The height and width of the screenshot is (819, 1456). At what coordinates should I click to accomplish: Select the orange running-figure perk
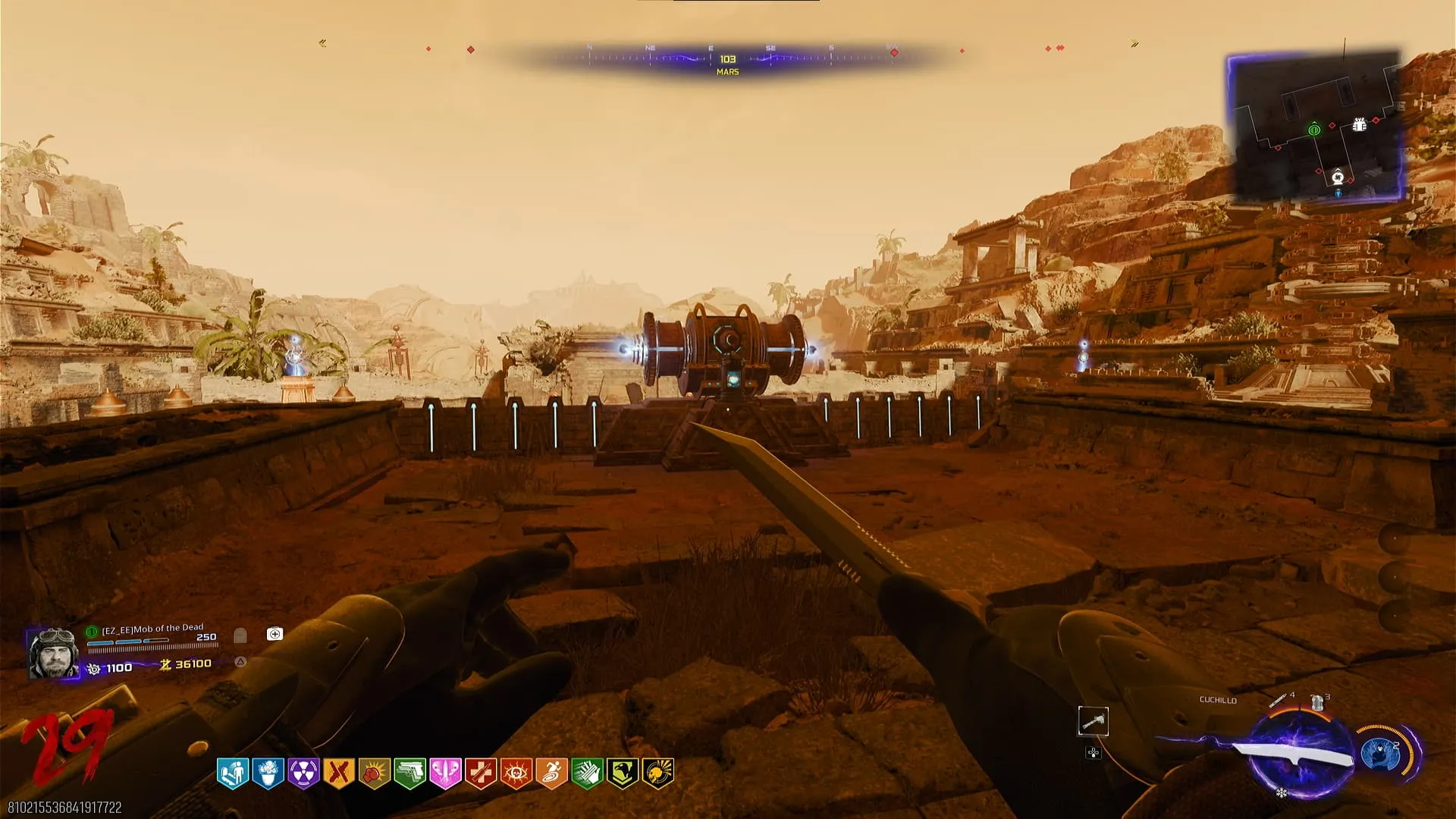(551, 773)
